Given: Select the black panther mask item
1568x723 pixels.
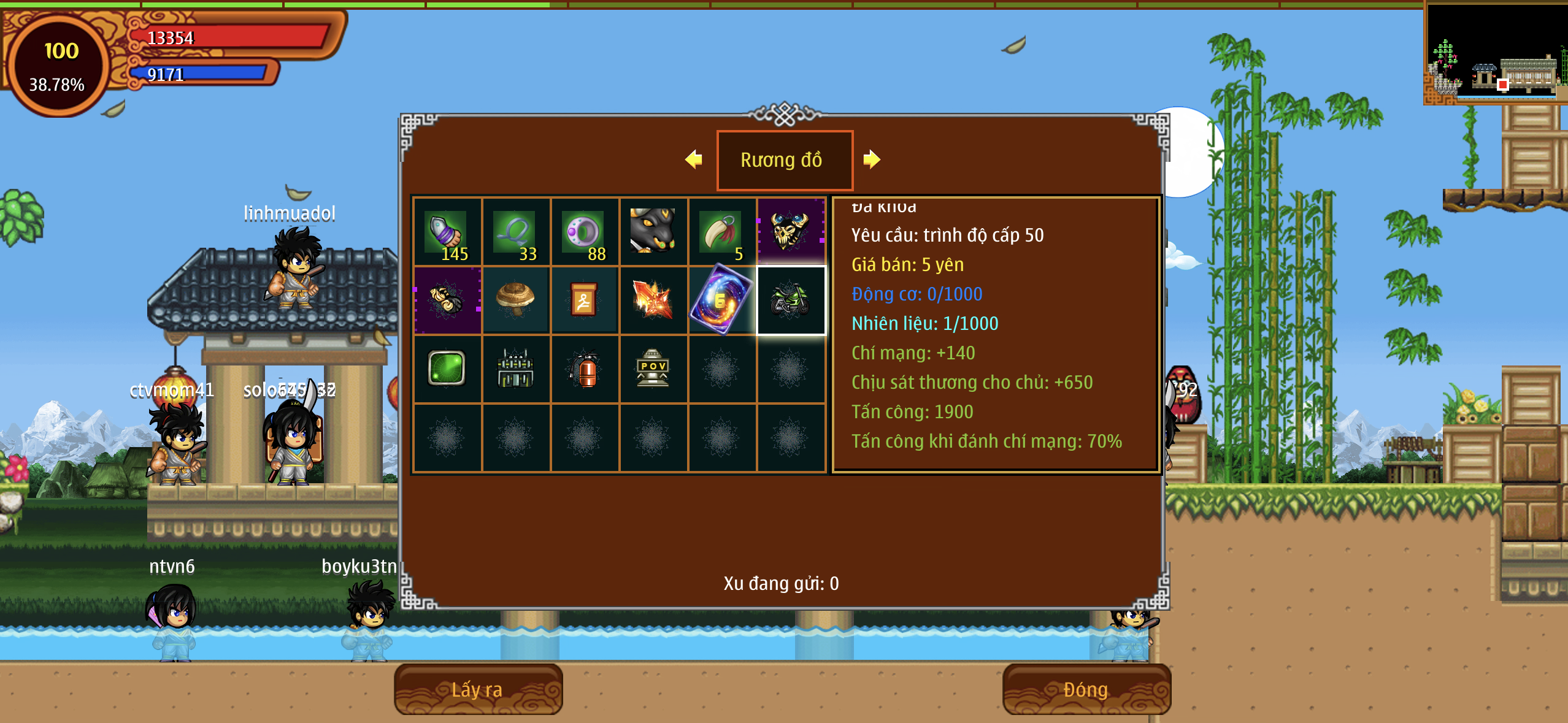Looking at the screenshot, I should (x=653, y=231).
